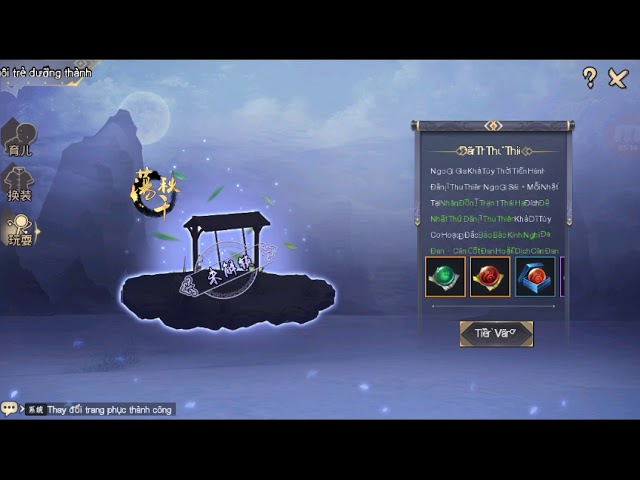Open the question mark help
This screenshot has height=480, width=640.
click(590, 78)
